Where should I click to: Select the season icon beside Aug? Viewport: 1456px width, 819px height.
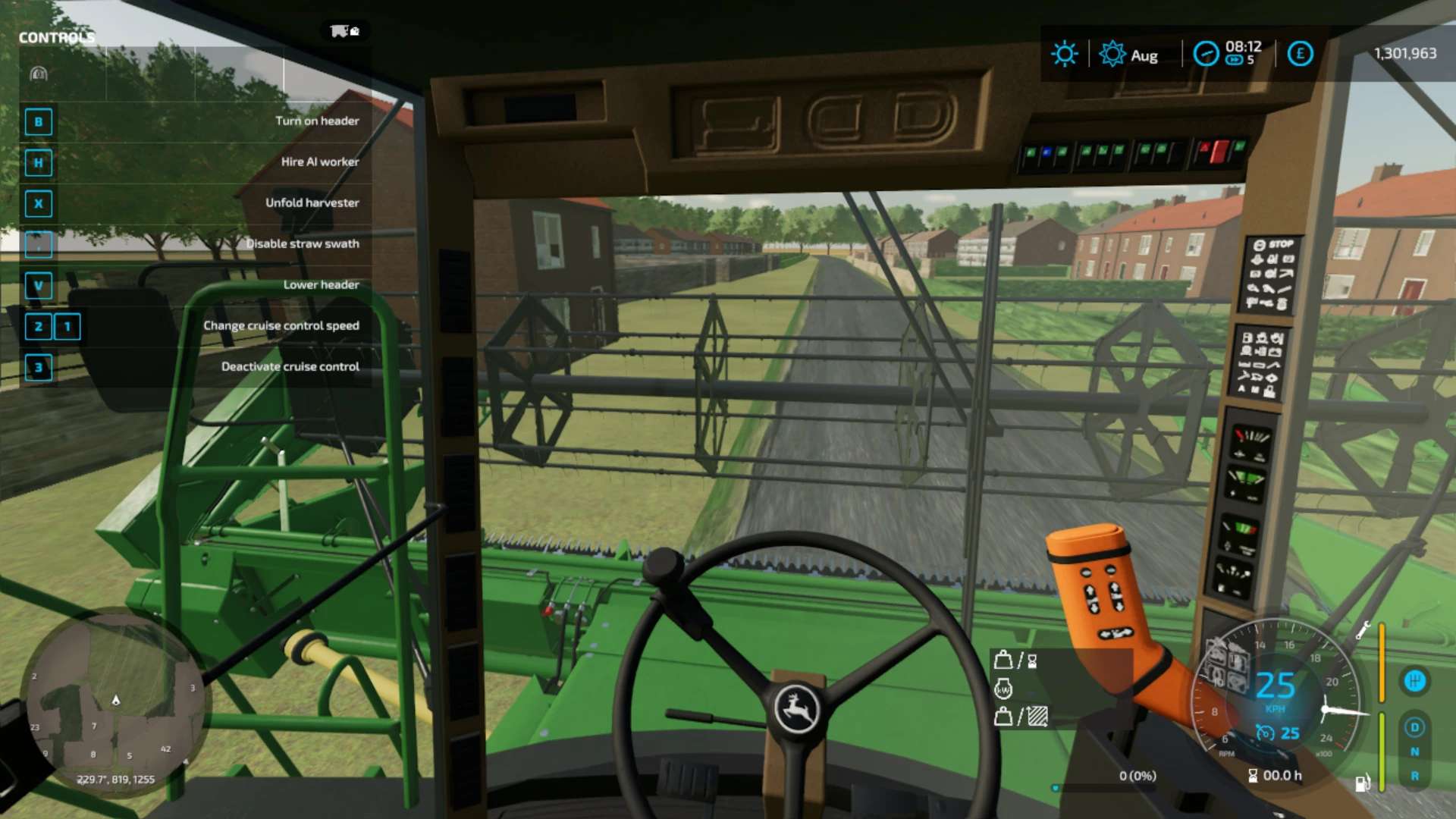[1112, 54]
